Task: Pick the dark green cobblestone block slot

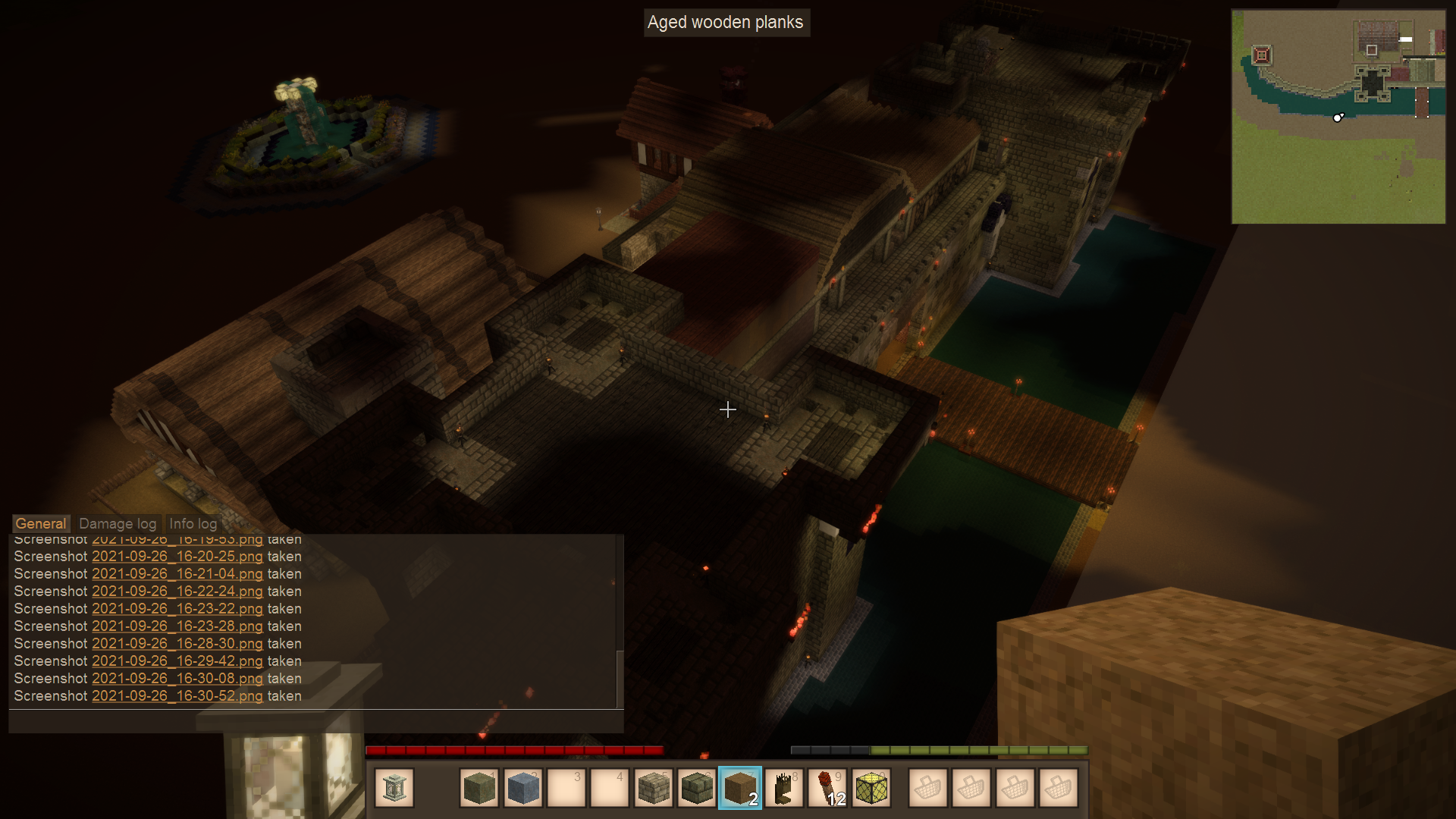Action: coord(696,789)
